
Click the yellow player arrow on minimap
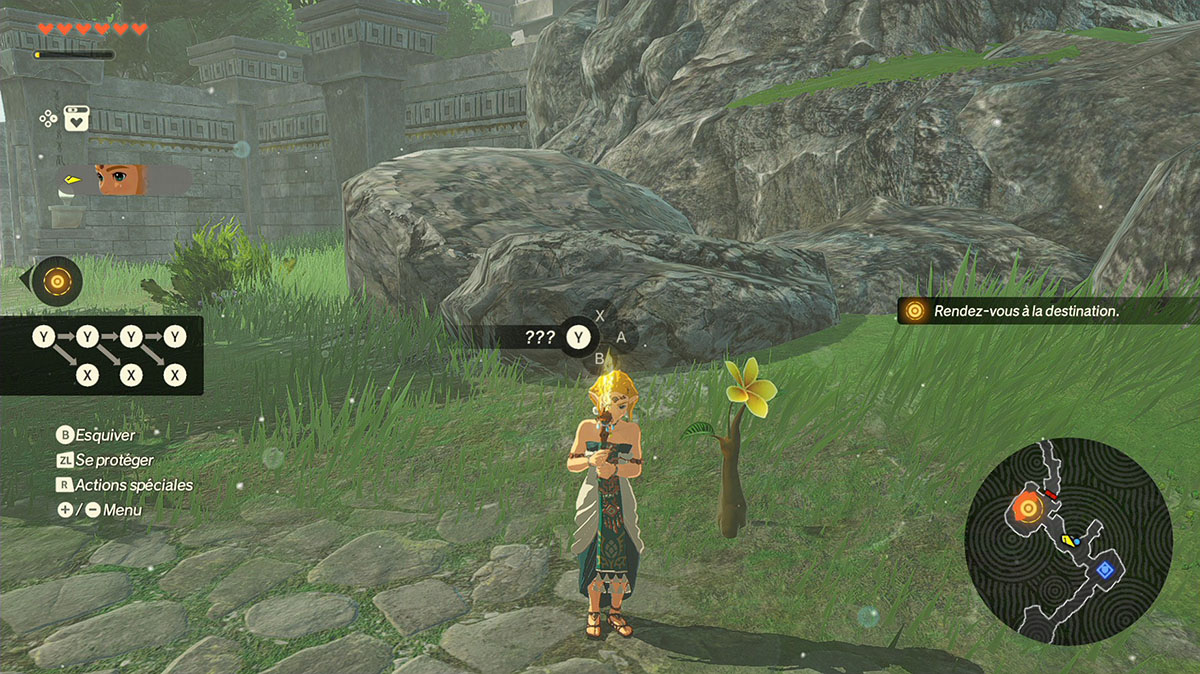coord(1068,541)
